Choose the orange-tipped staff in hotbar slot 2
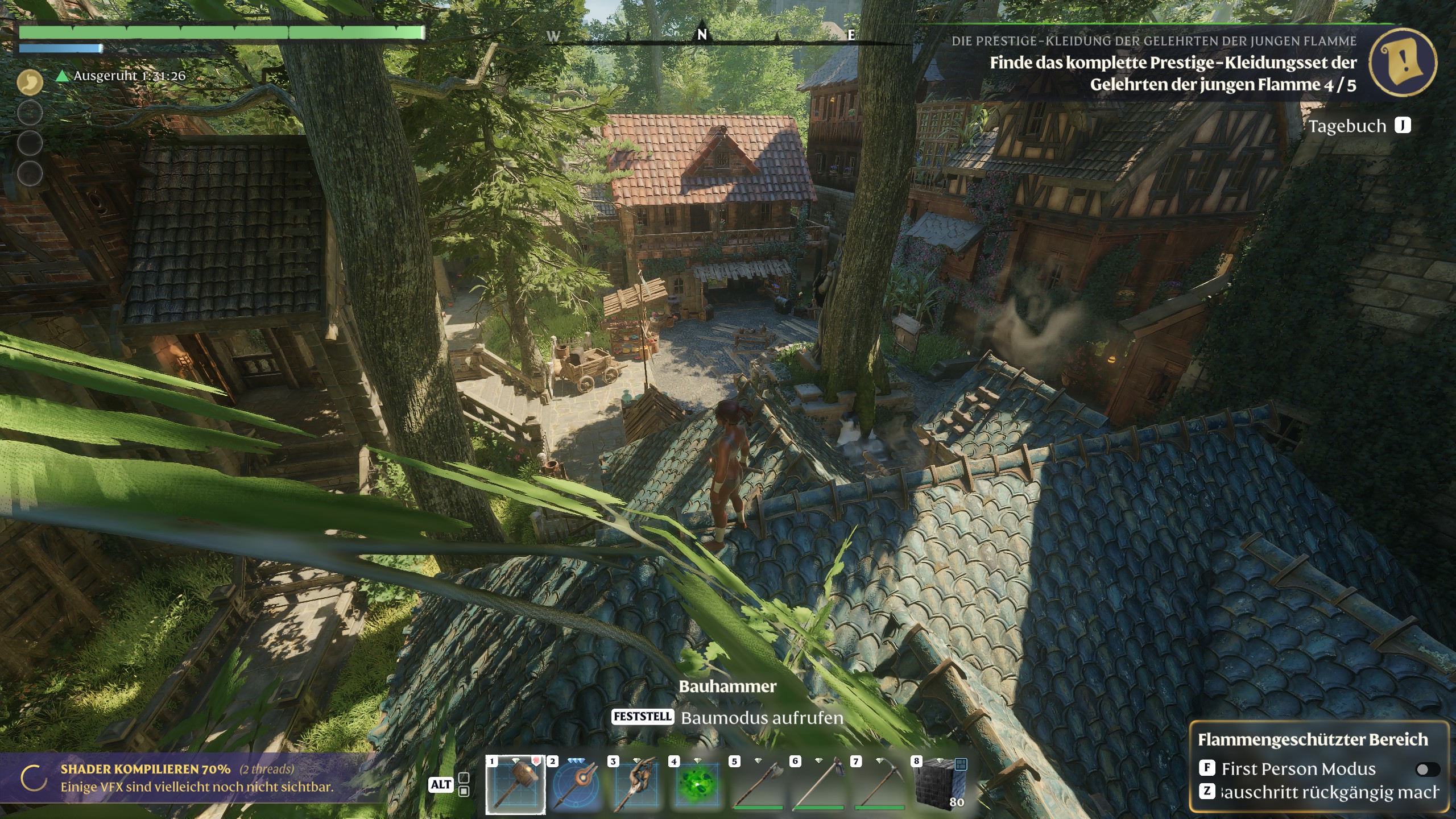The height and width of the screenshot is (819, 1456). tap(576, 785)
